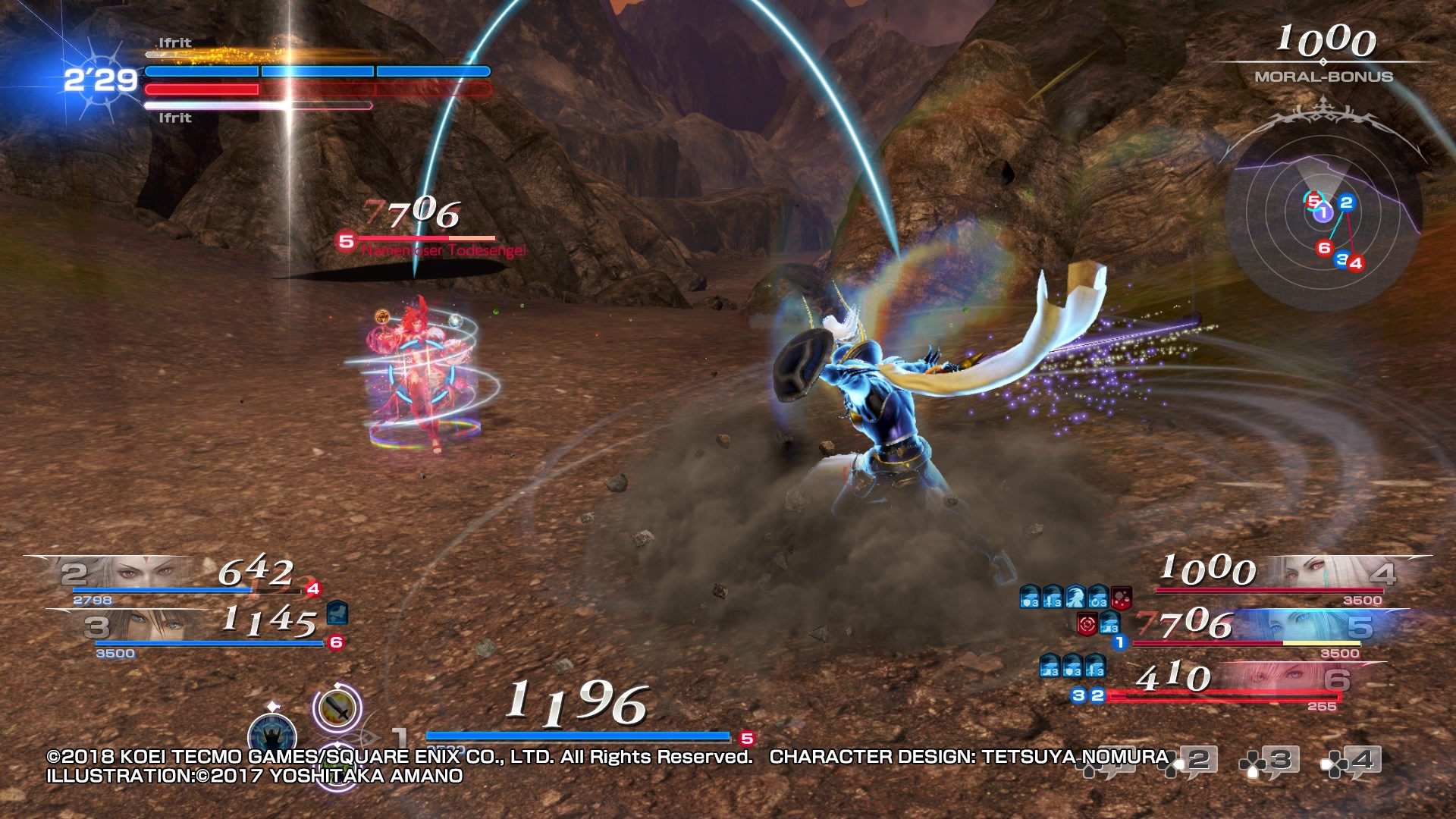Select enemy 6 marker on the radar

(x=1326, y=246)
